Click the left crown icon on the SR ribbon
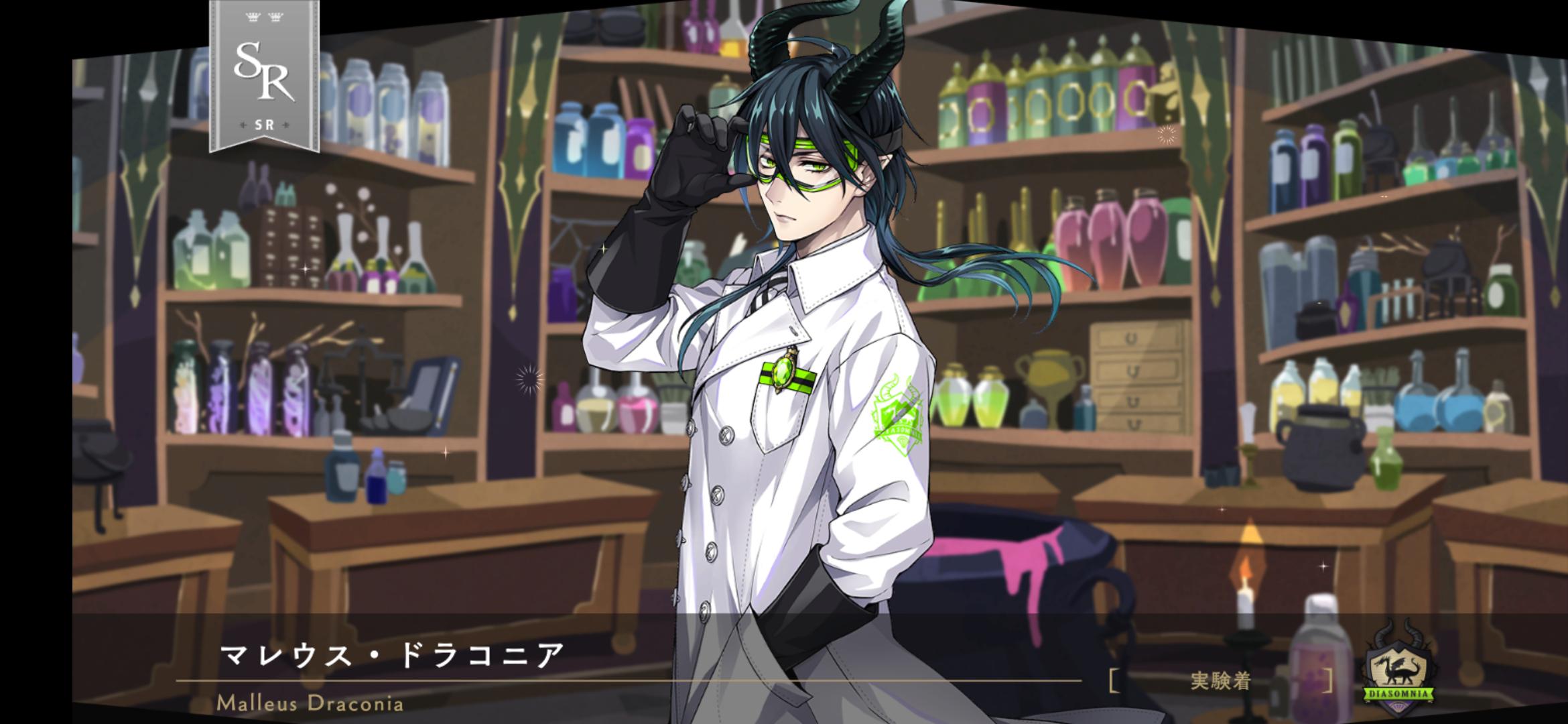 253,17
